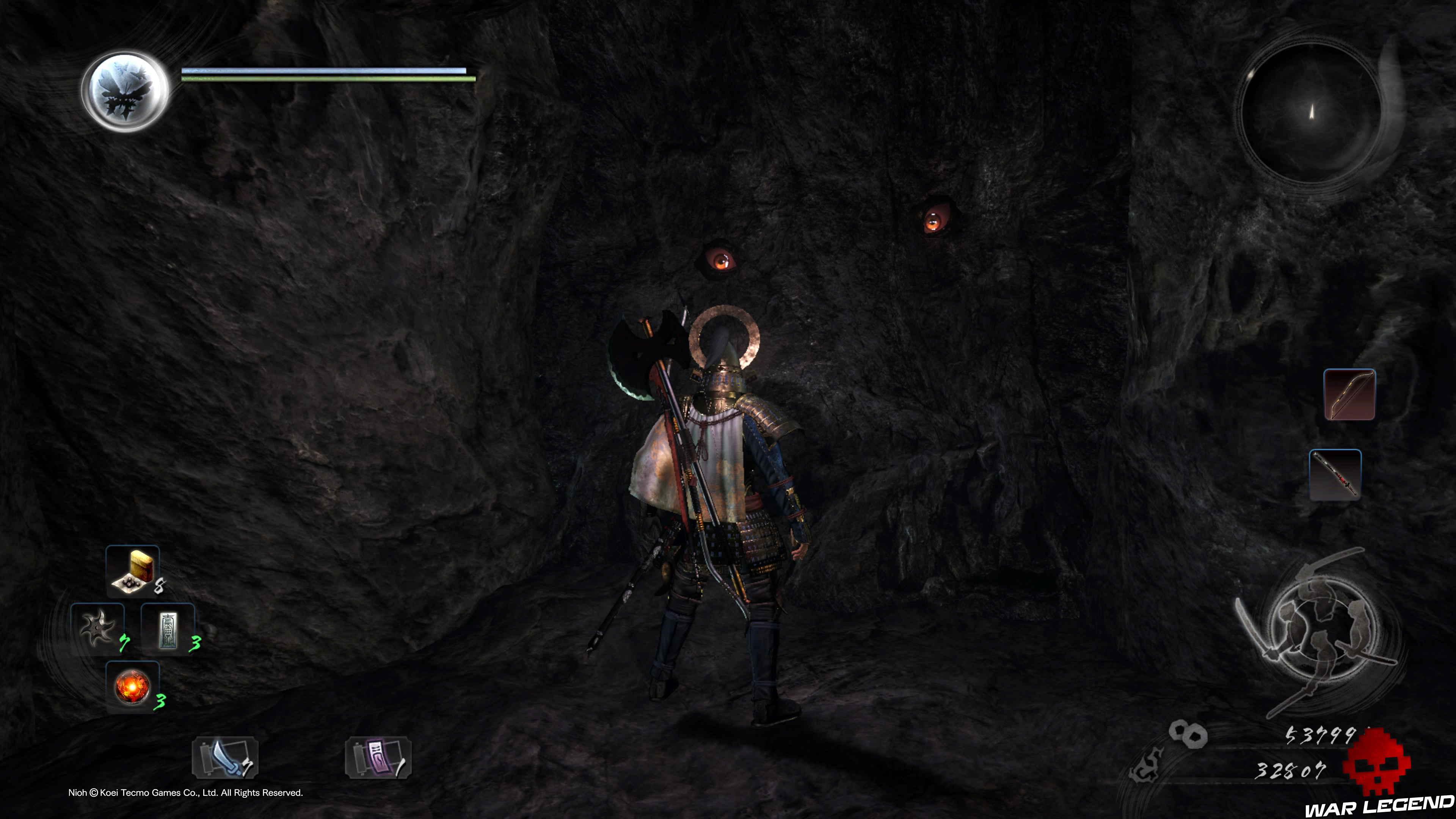The height and width of the screenshot is (819, 1456).
Task: Select the shuriken quick item slot
Action: pyautogui.click(x=98, y=629)
